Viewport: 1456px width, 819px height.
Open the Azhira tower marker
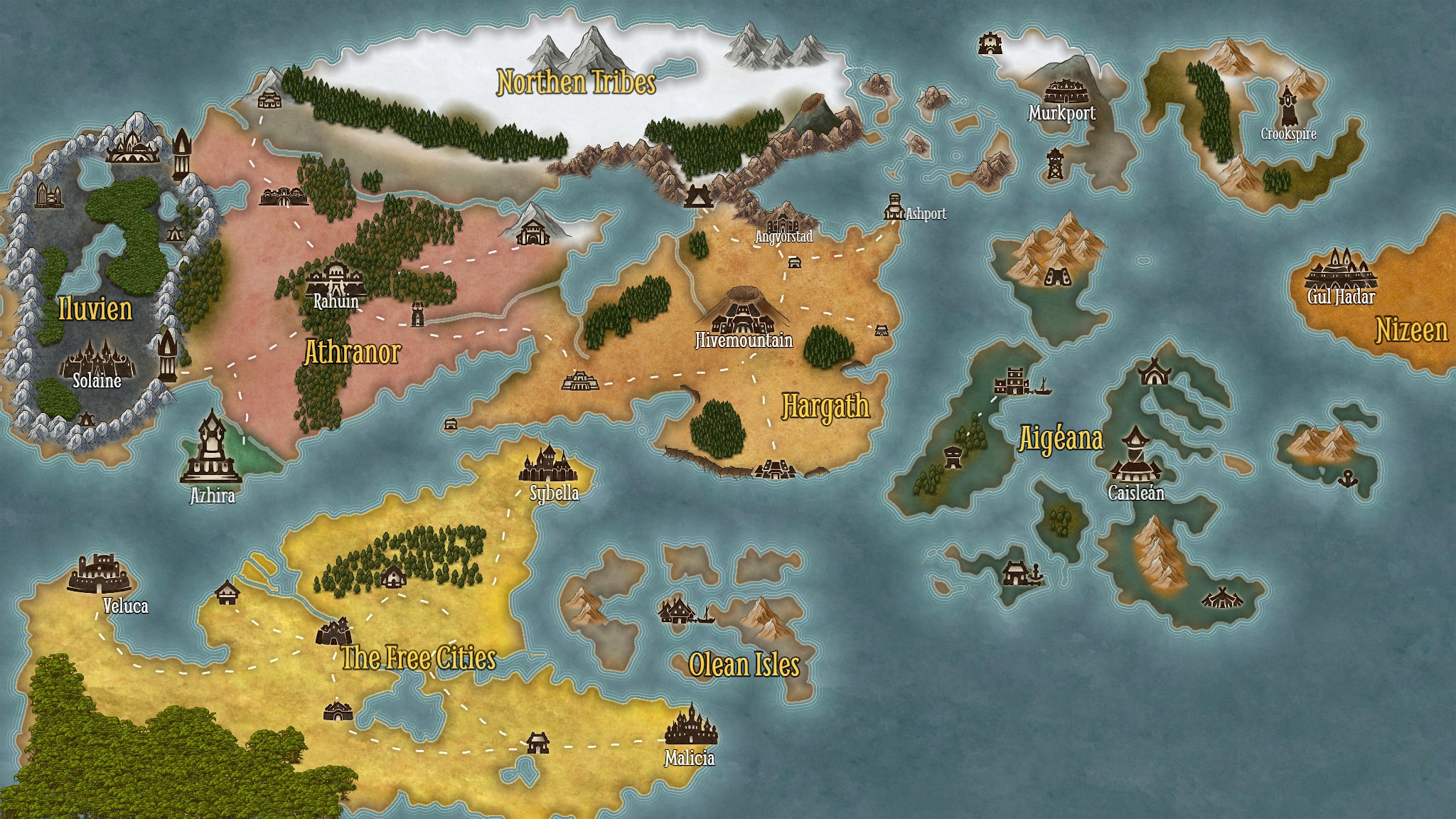(x=211, y=449)
